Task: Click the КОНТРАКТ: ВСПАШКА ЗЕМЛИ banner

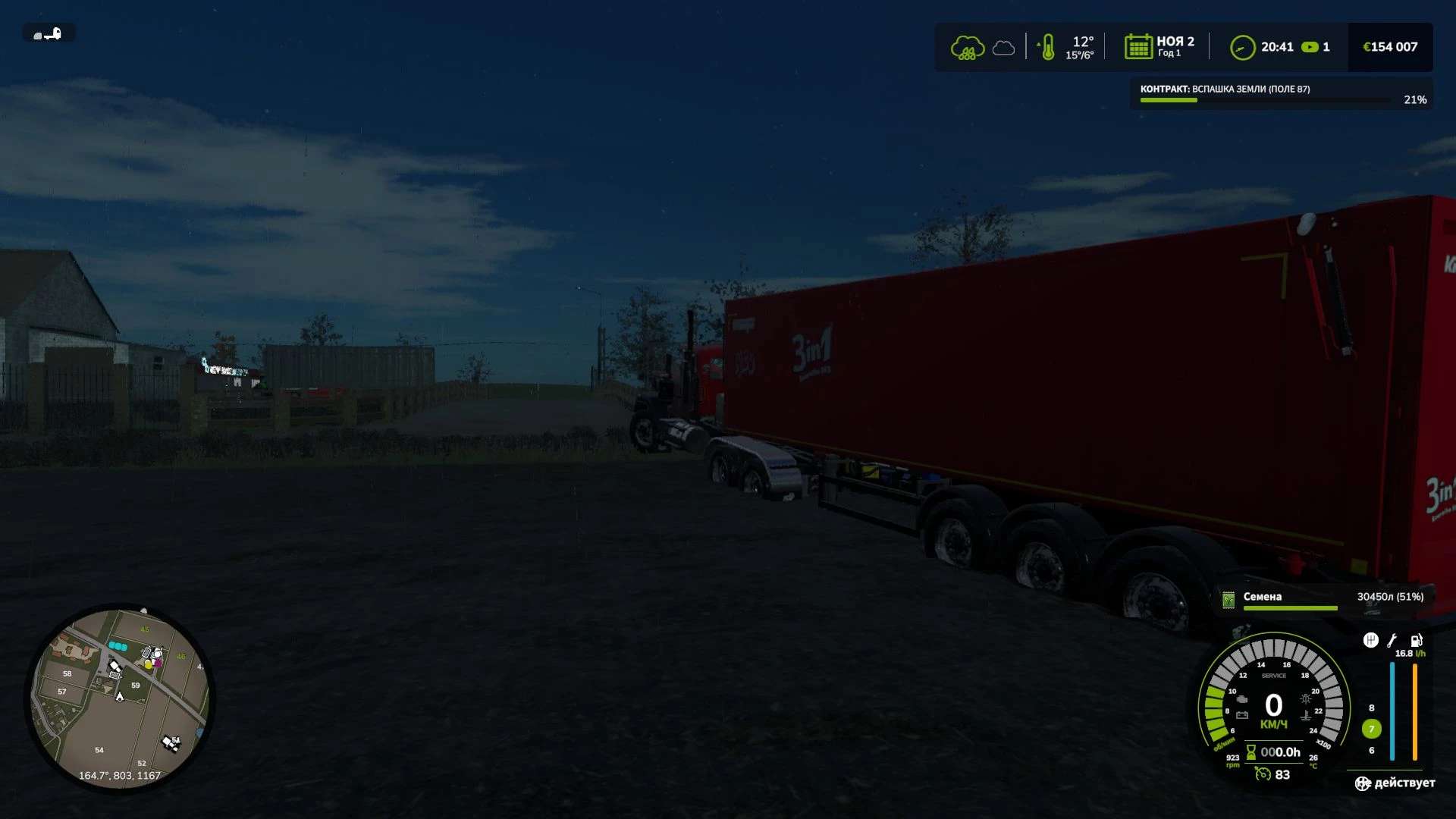Action: [x=1225, y=89]
